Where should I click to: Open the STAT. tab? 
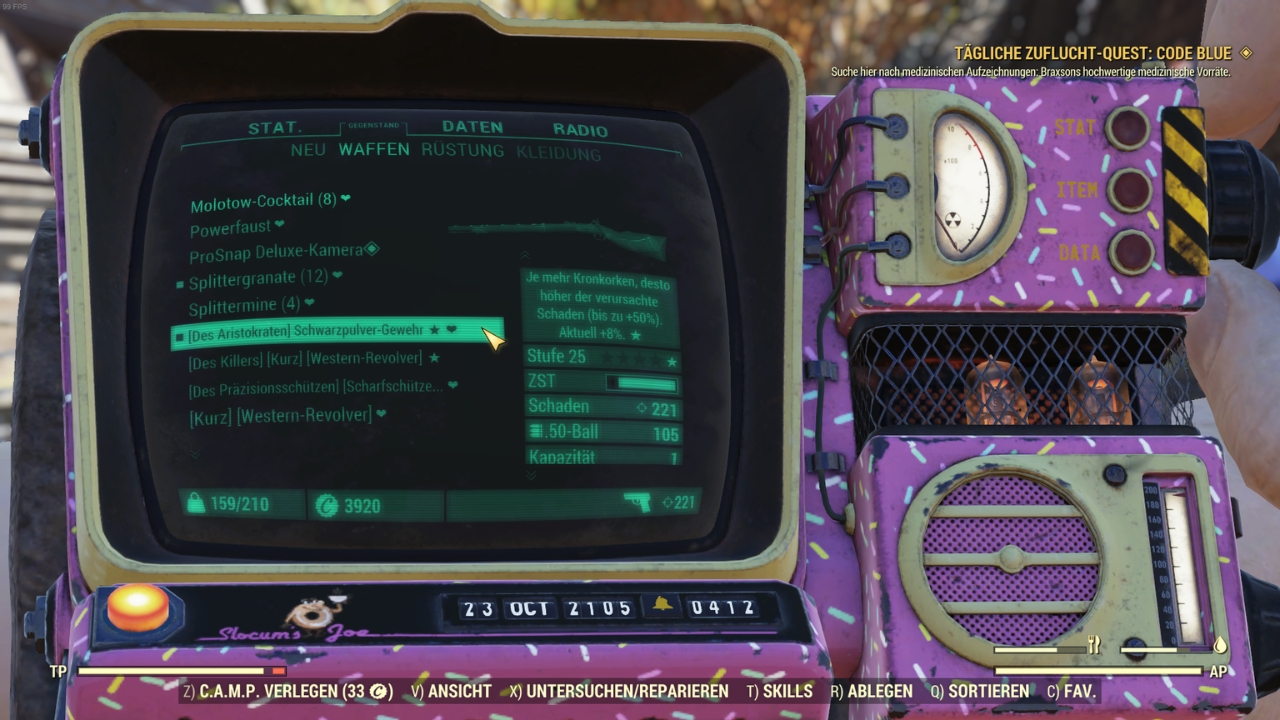tap(275, 128)
